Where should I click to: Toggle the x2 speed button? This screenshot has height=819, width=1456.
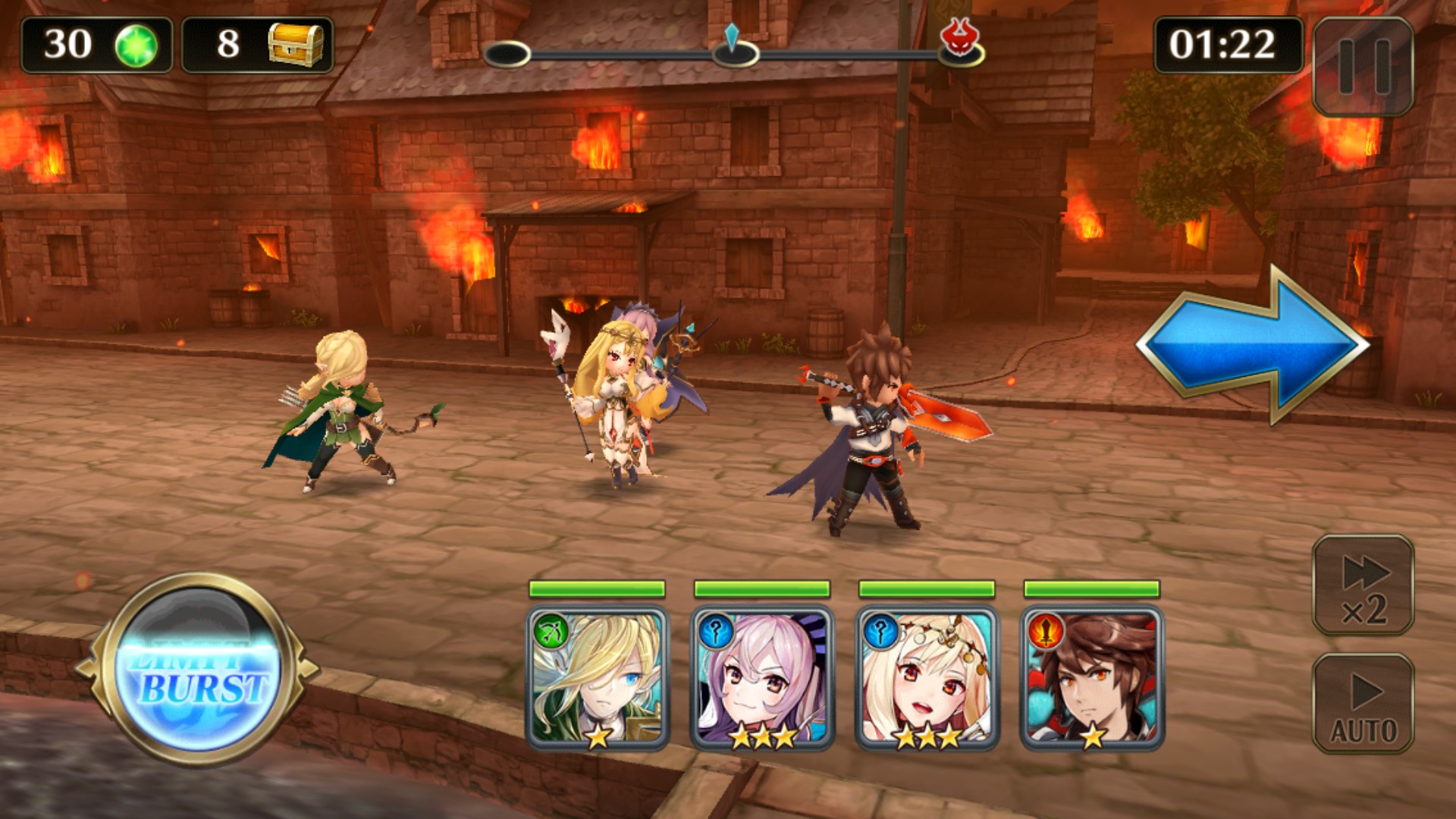click(x=1363, y=585)
